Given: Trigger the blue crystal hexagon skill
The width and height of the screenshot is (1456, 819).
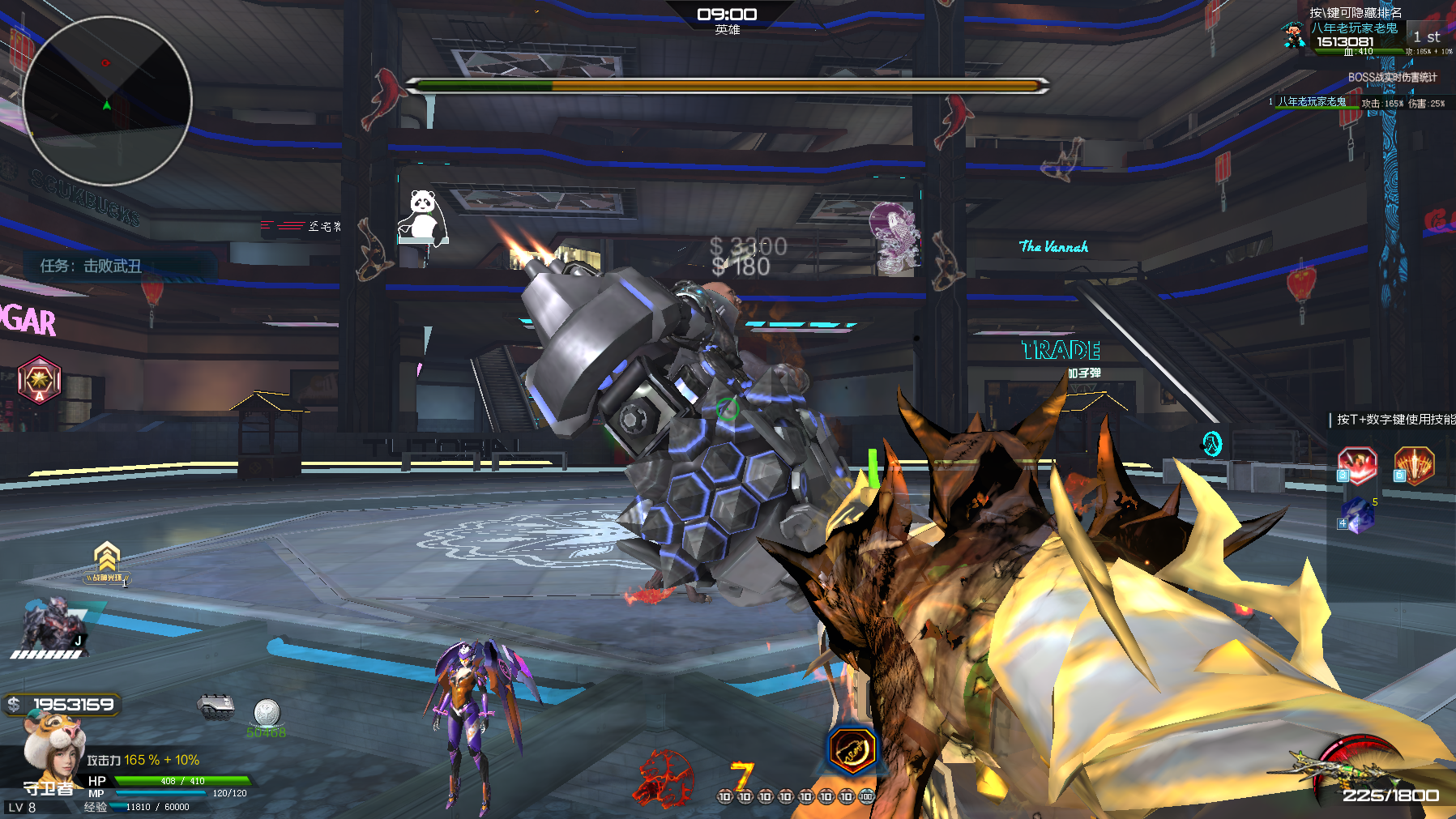Looking at the screenshot, I should (1358, 515).
